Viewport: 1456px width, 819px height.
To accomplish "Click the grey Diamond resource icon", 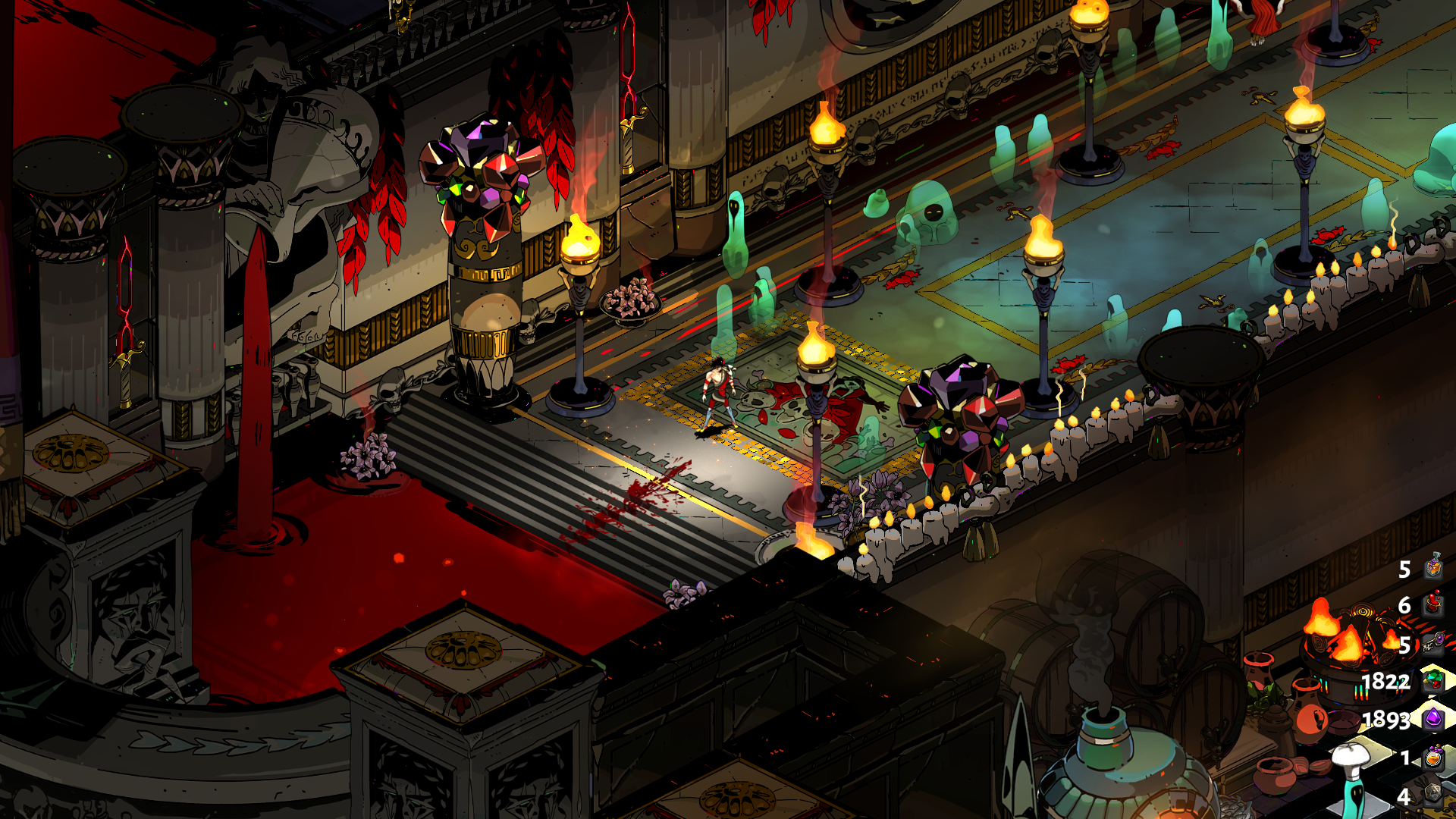I will coord(1432,794).
